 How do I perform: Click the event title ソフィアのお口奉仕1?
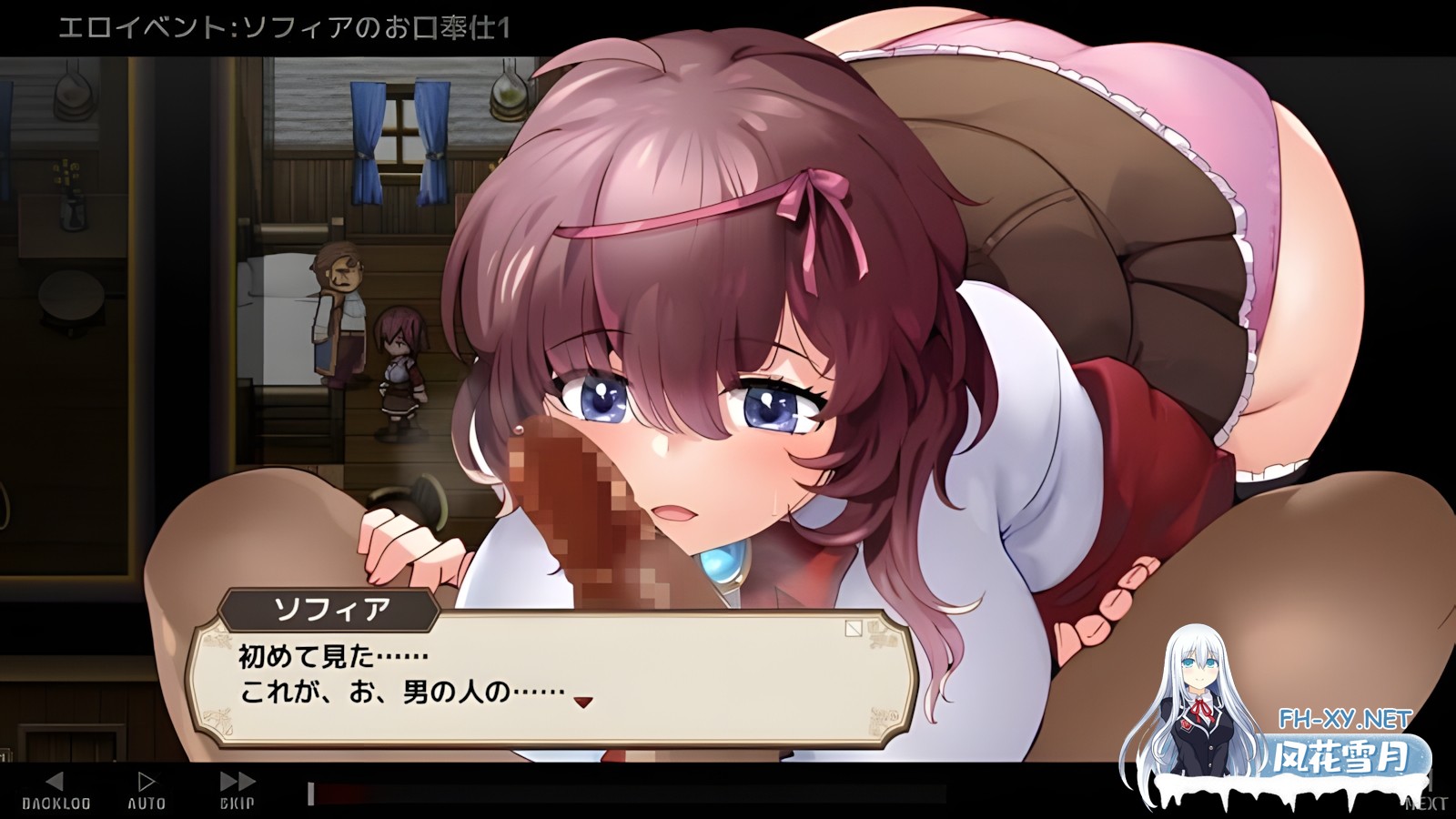coord(382,26)
